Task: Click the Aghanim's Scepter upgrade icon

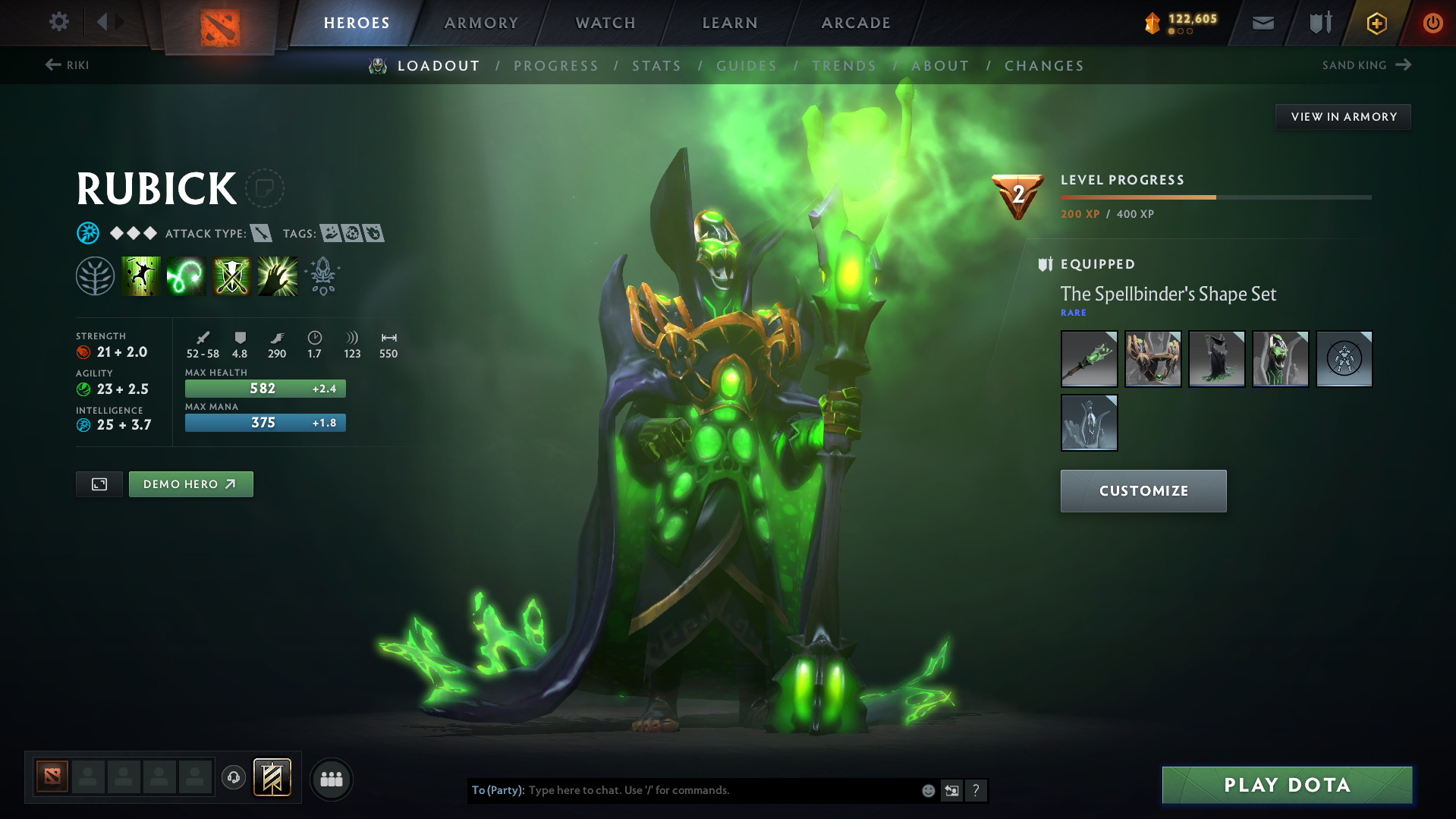Action: coord(322,276)
